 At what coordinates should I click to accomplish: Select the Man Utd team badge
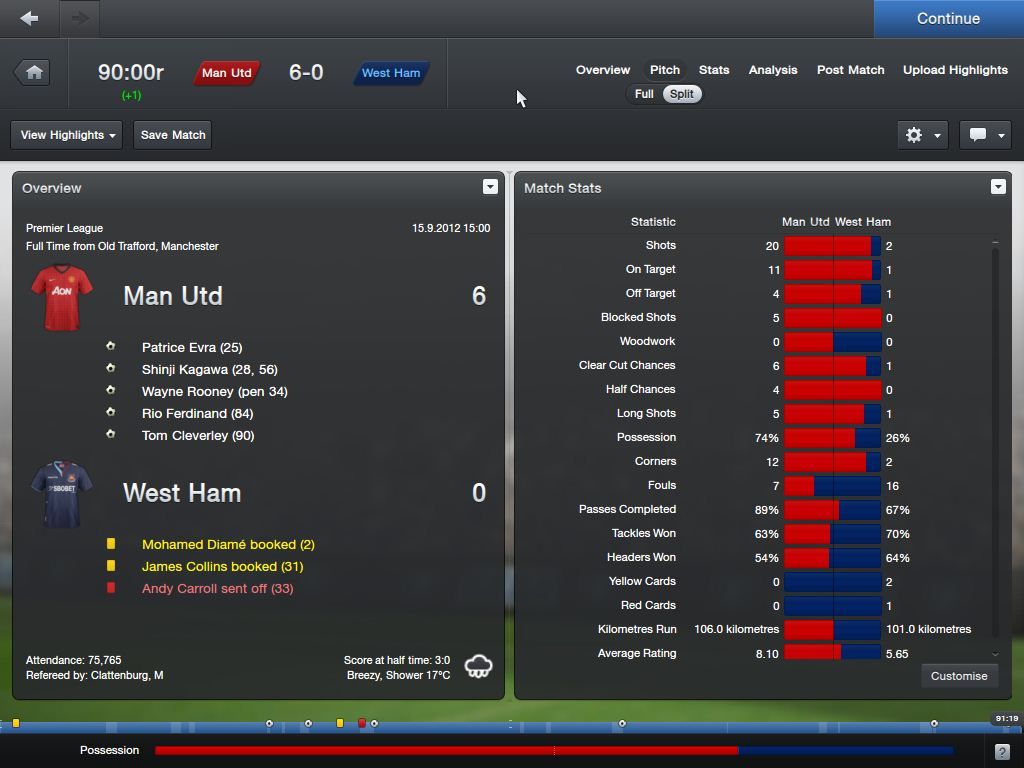pos(227,73)
